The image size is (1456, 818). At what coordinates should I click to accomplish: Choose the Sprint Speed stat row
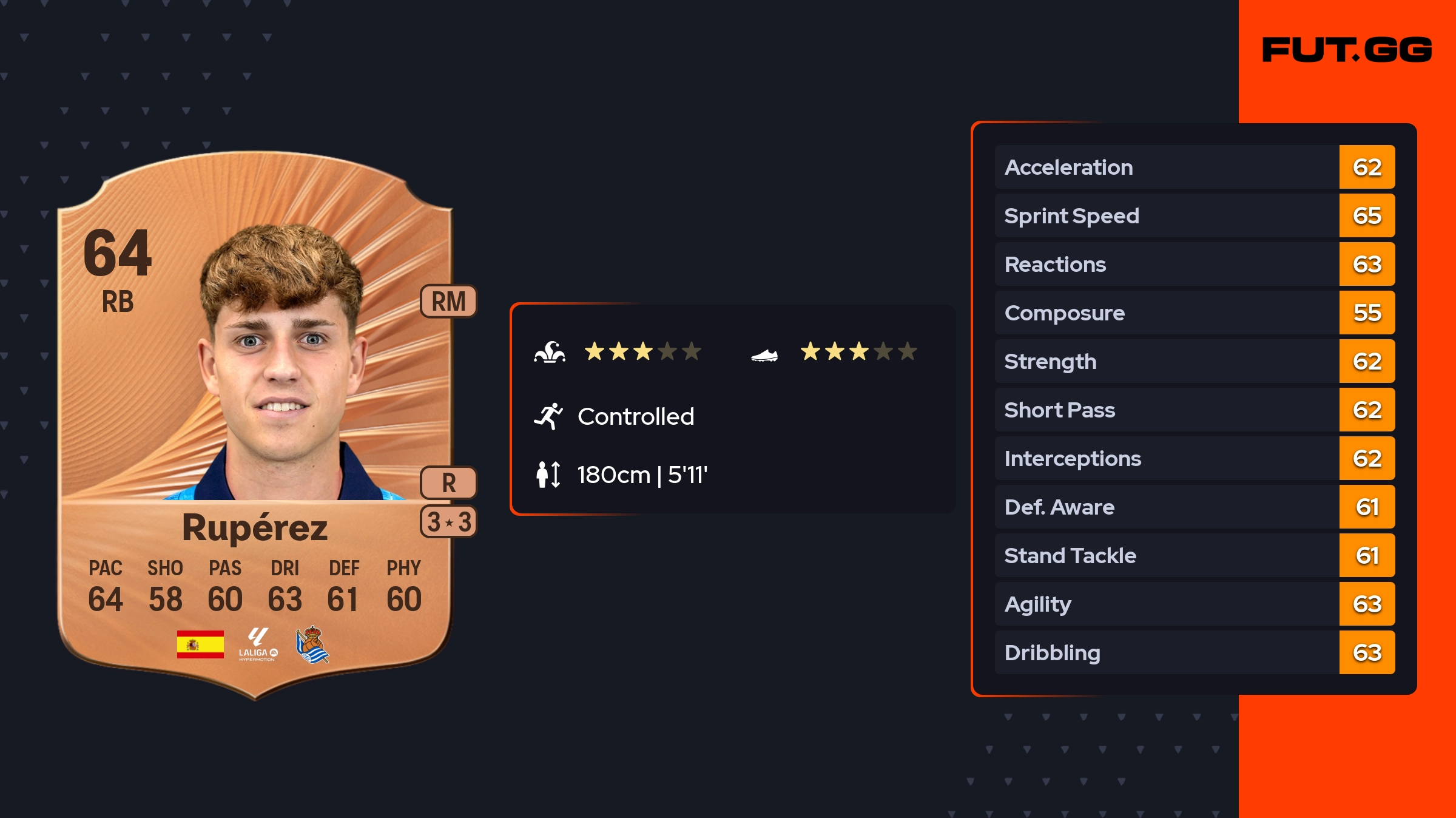pyautogui.click(x=1194, y=215)
